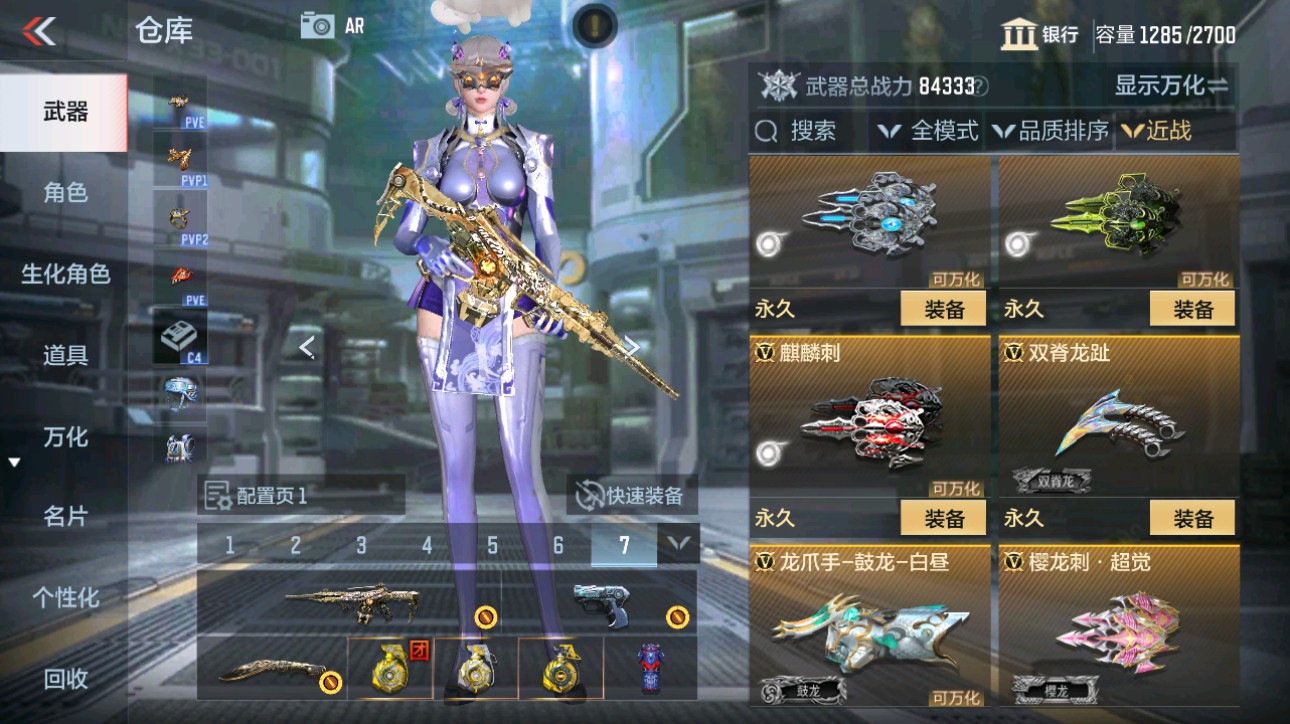
Task: Equip 麒麟刺 with its 装备 button
Action: click(942, 518)
